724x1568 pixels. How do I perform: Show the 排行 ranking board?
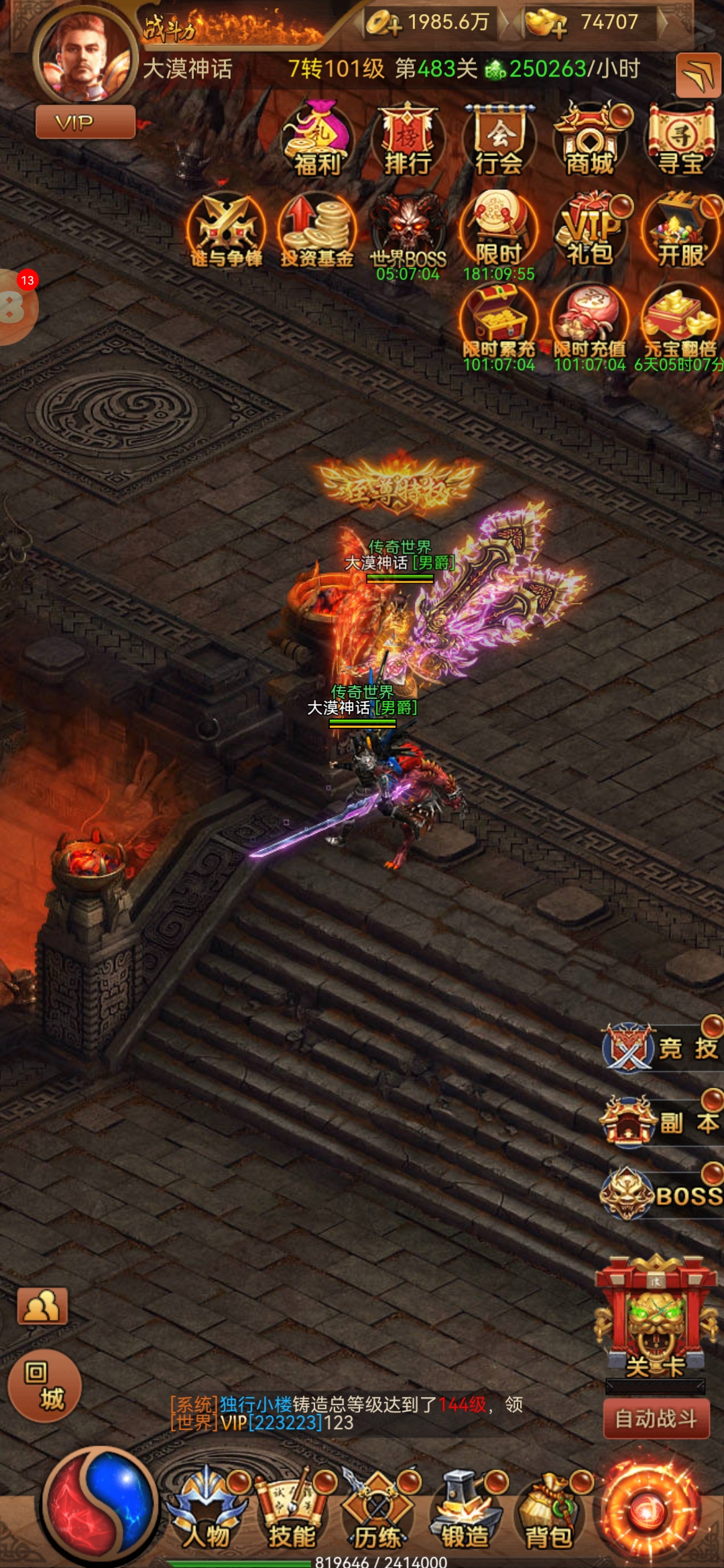pos(408,139)
